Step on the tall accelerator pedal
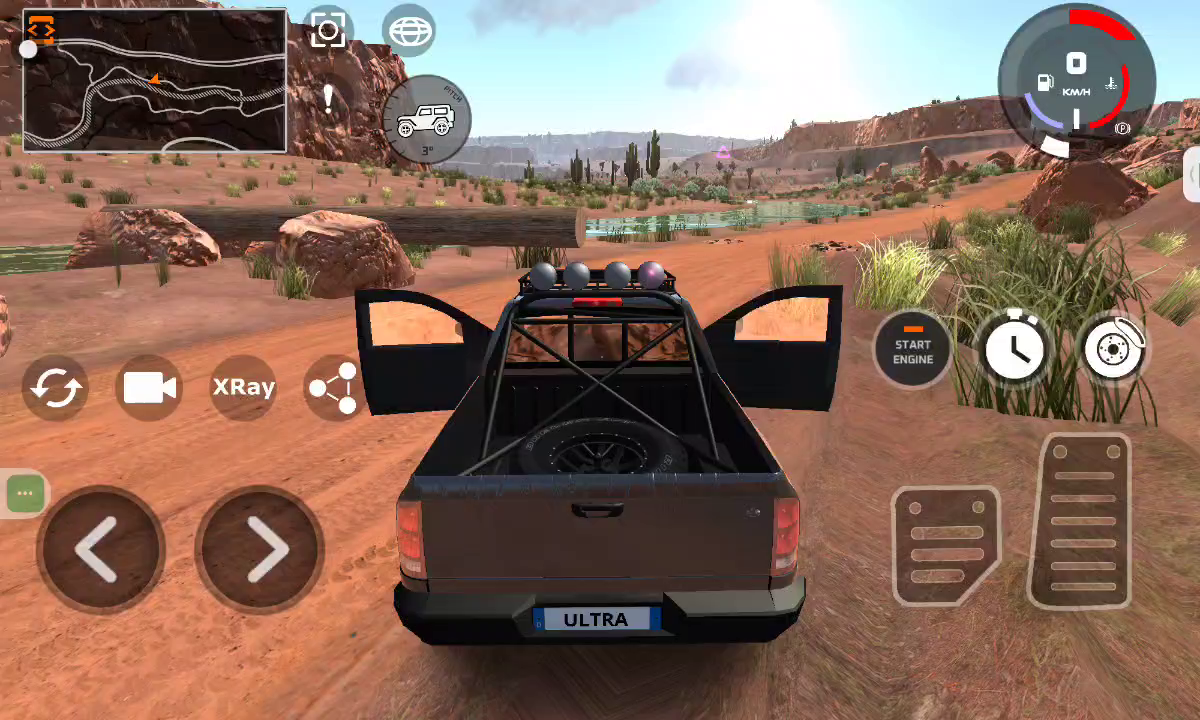This screenshot has height=720, width=1200. coord(1083,522)
